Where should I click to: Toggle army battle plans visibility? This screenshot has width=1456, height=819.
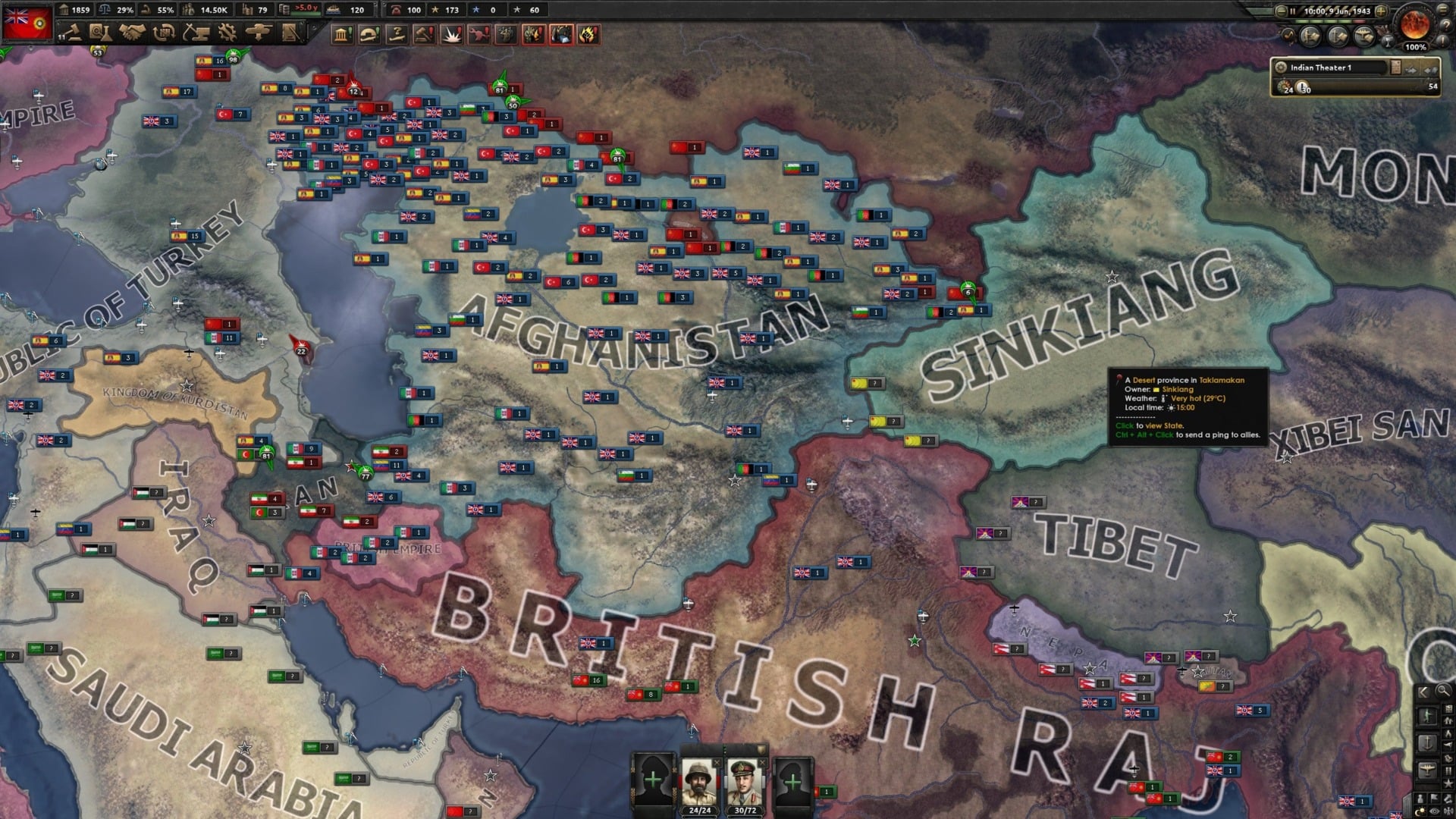click(1310, 36)
